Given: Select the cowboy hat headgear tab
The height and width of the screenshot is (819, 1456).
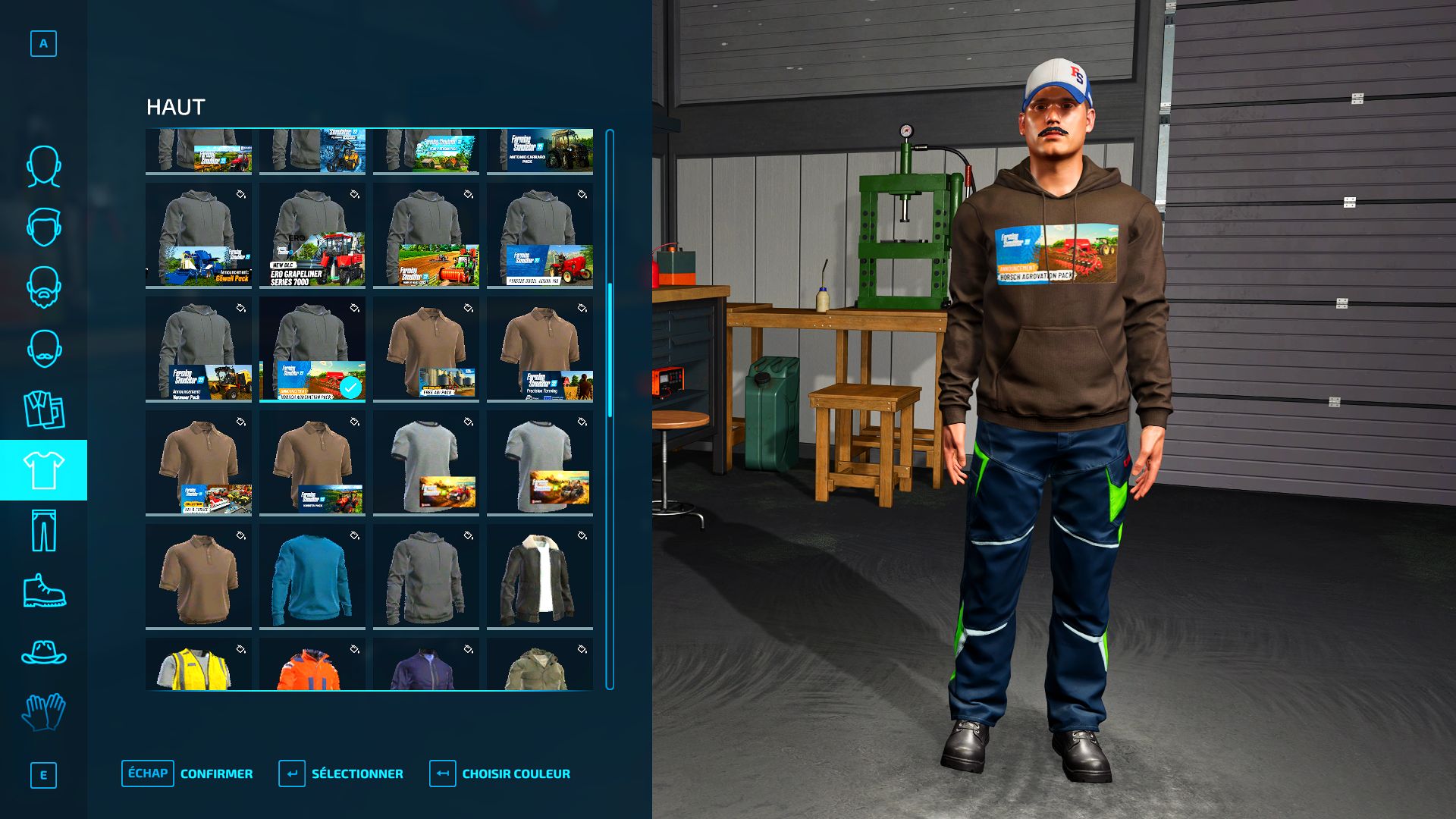Looking at the screenshot, I should click(43, 652).
